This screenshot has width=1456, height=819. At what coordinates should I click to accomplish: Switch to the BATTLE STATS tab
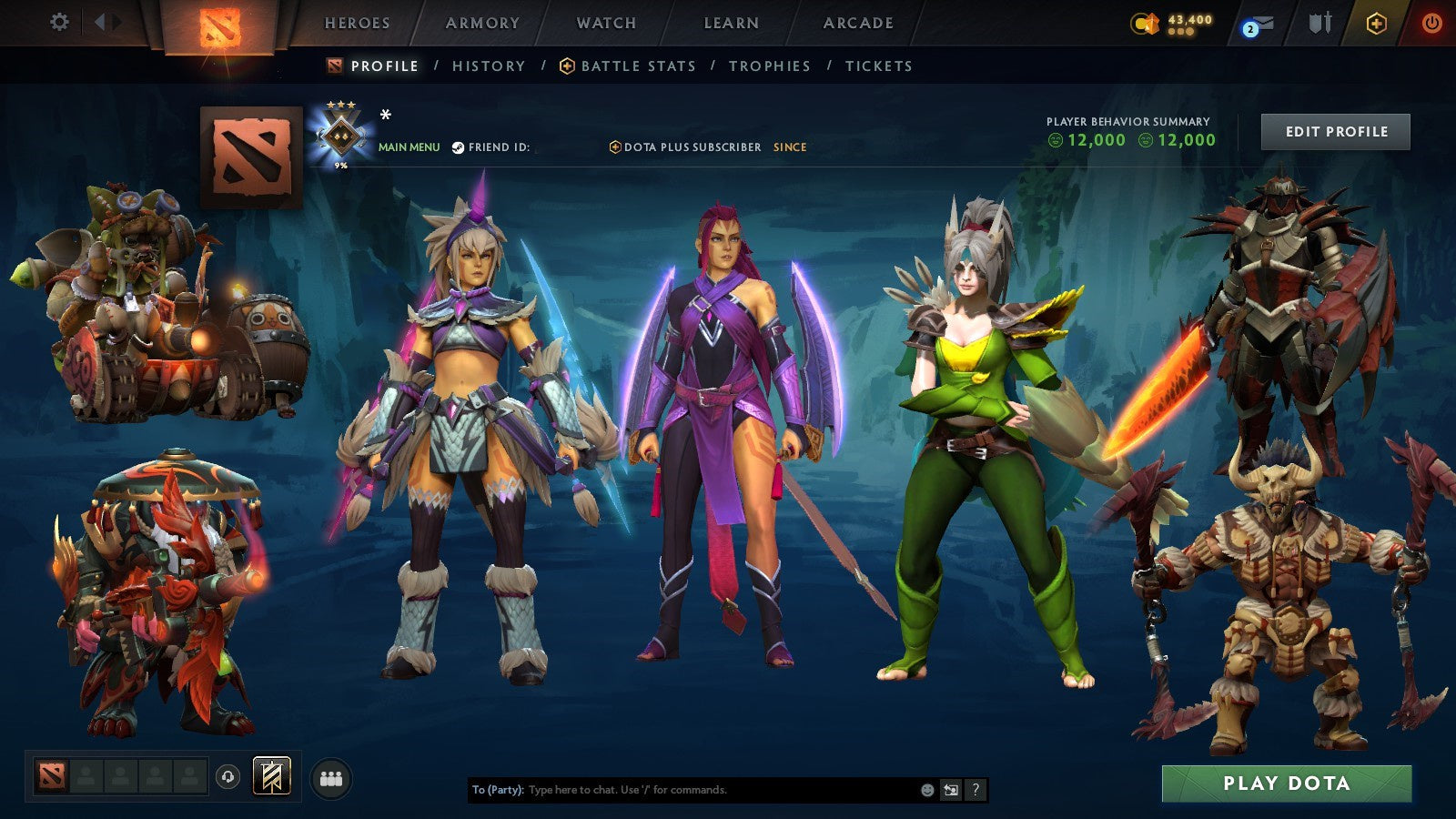tap(637, 66)
